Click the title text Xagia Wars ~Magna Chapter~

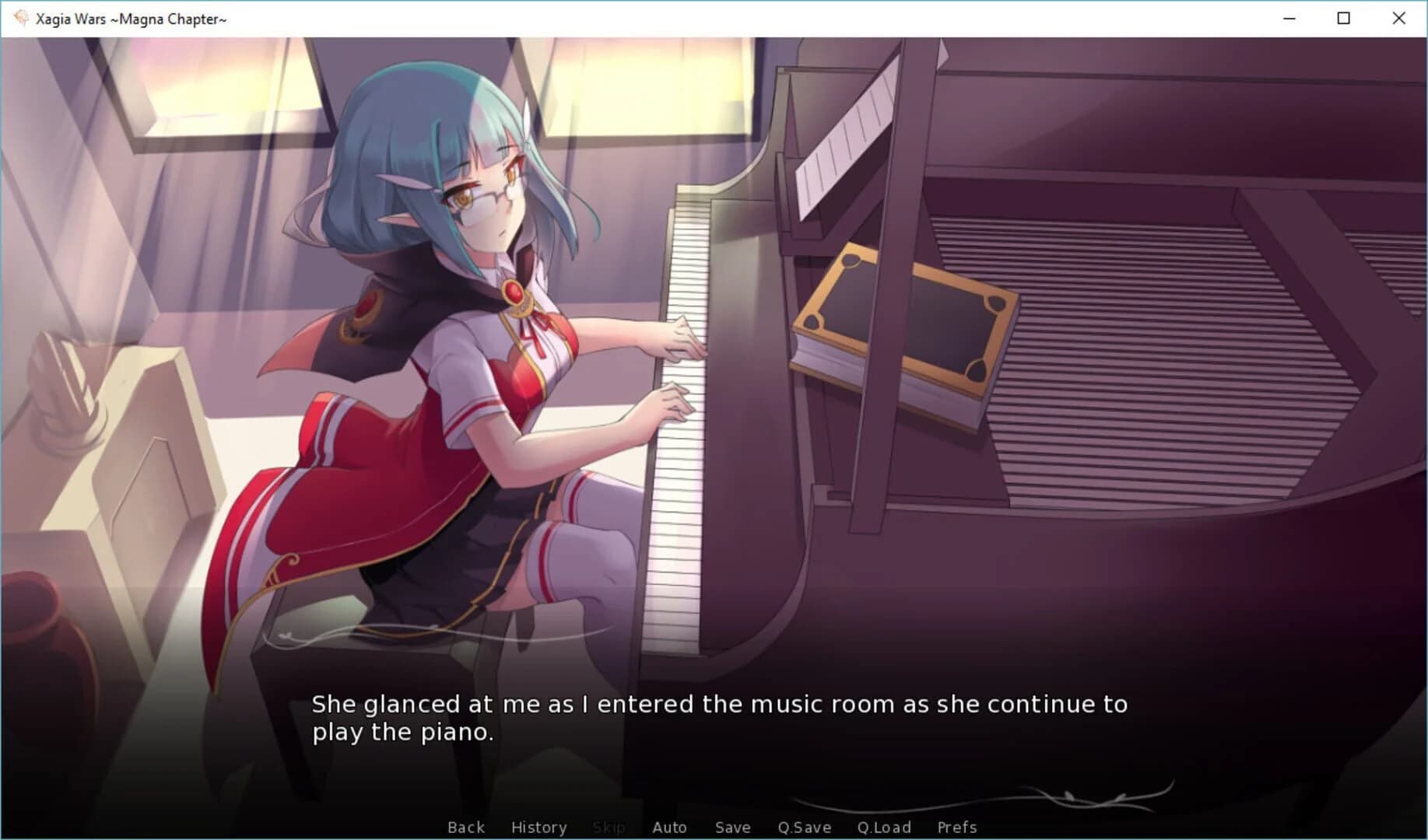pyautogui.click(x=128, y=18)
